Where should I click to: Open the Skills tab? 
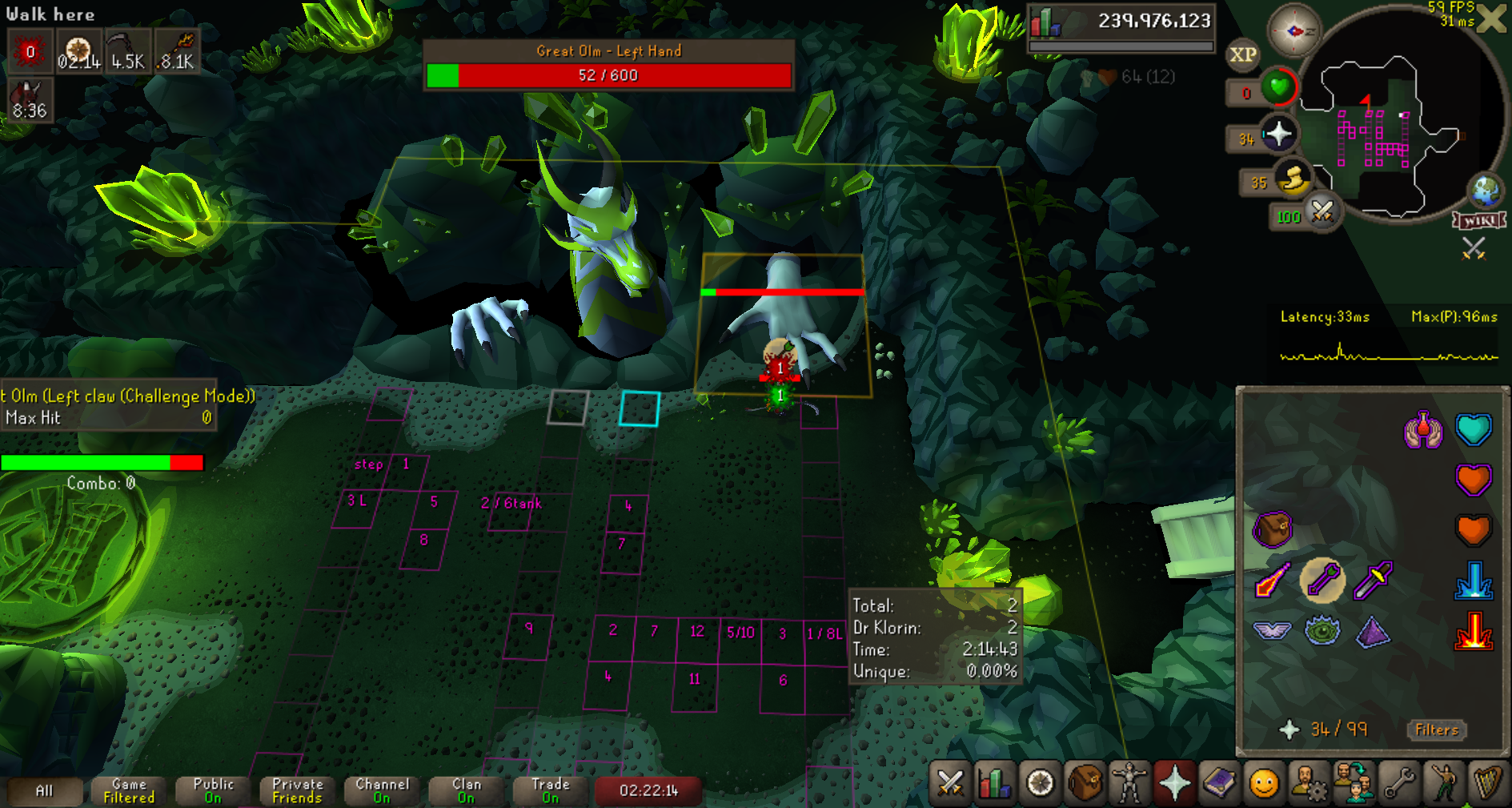pos(995,782)
